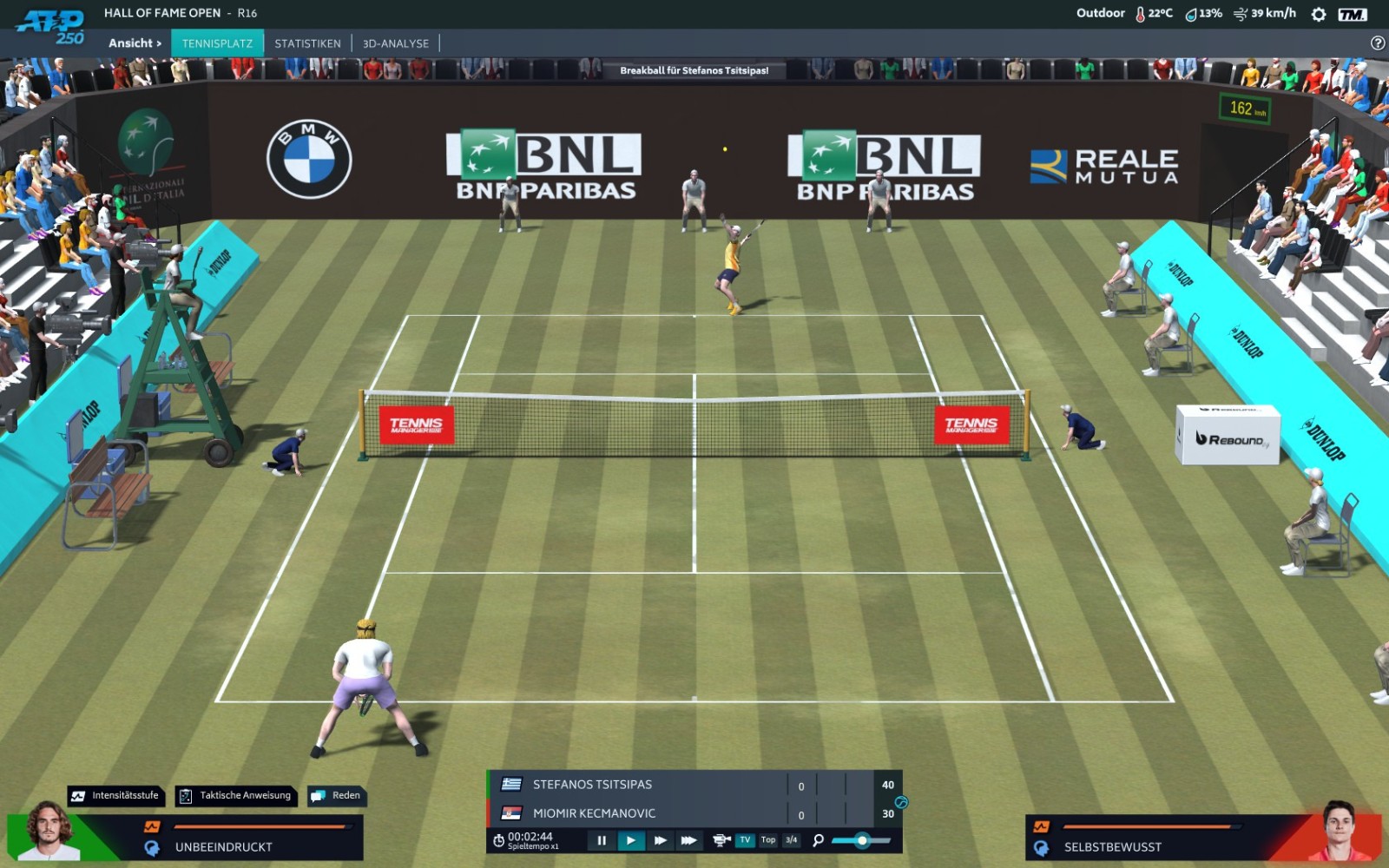Screen dimensions: 1389x868
Task: Open the Taktische Anweisung panel
Action: click(x=236, y=795)
